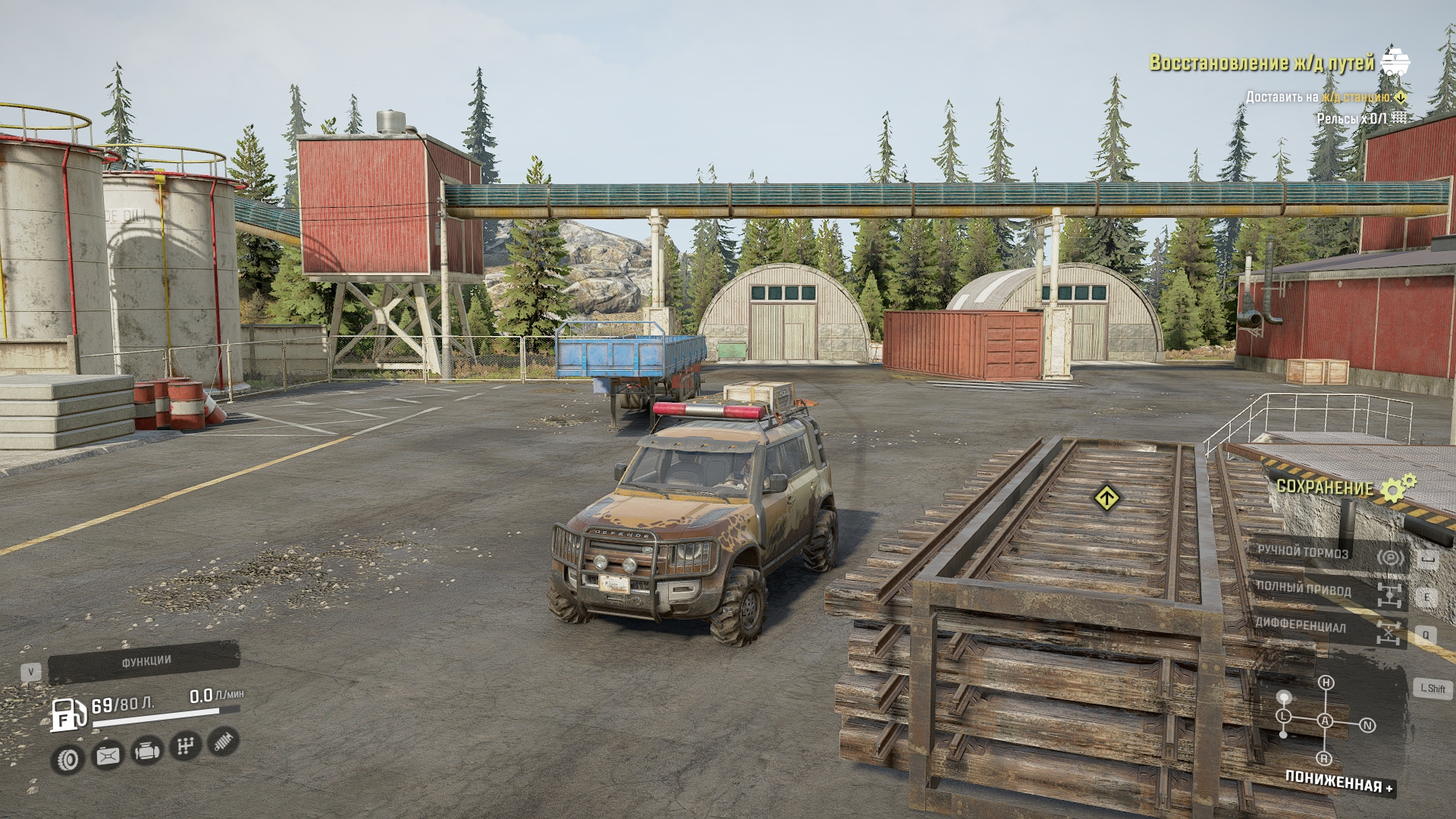Click the tire status icon
Image resolution: width=1456 pixels, height=819 pixels.
click(68, 758)
